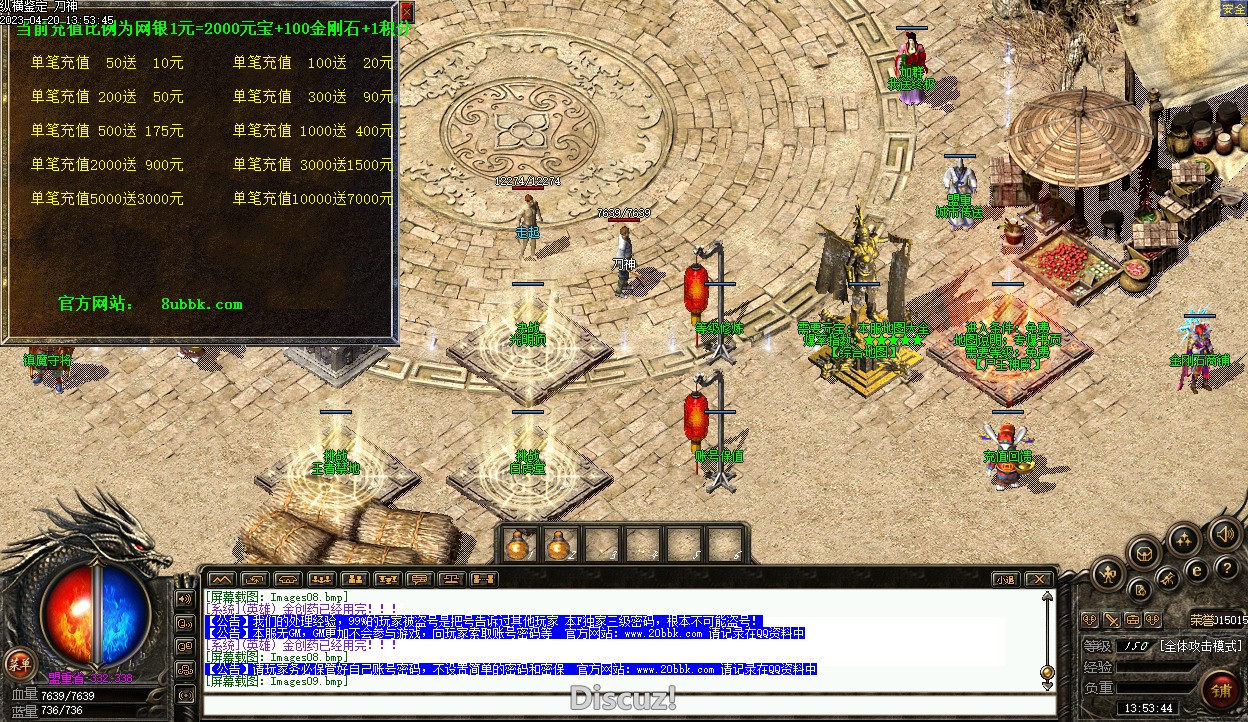
Task: Click the top speaker button beside chat
Action: click(185, 599)
